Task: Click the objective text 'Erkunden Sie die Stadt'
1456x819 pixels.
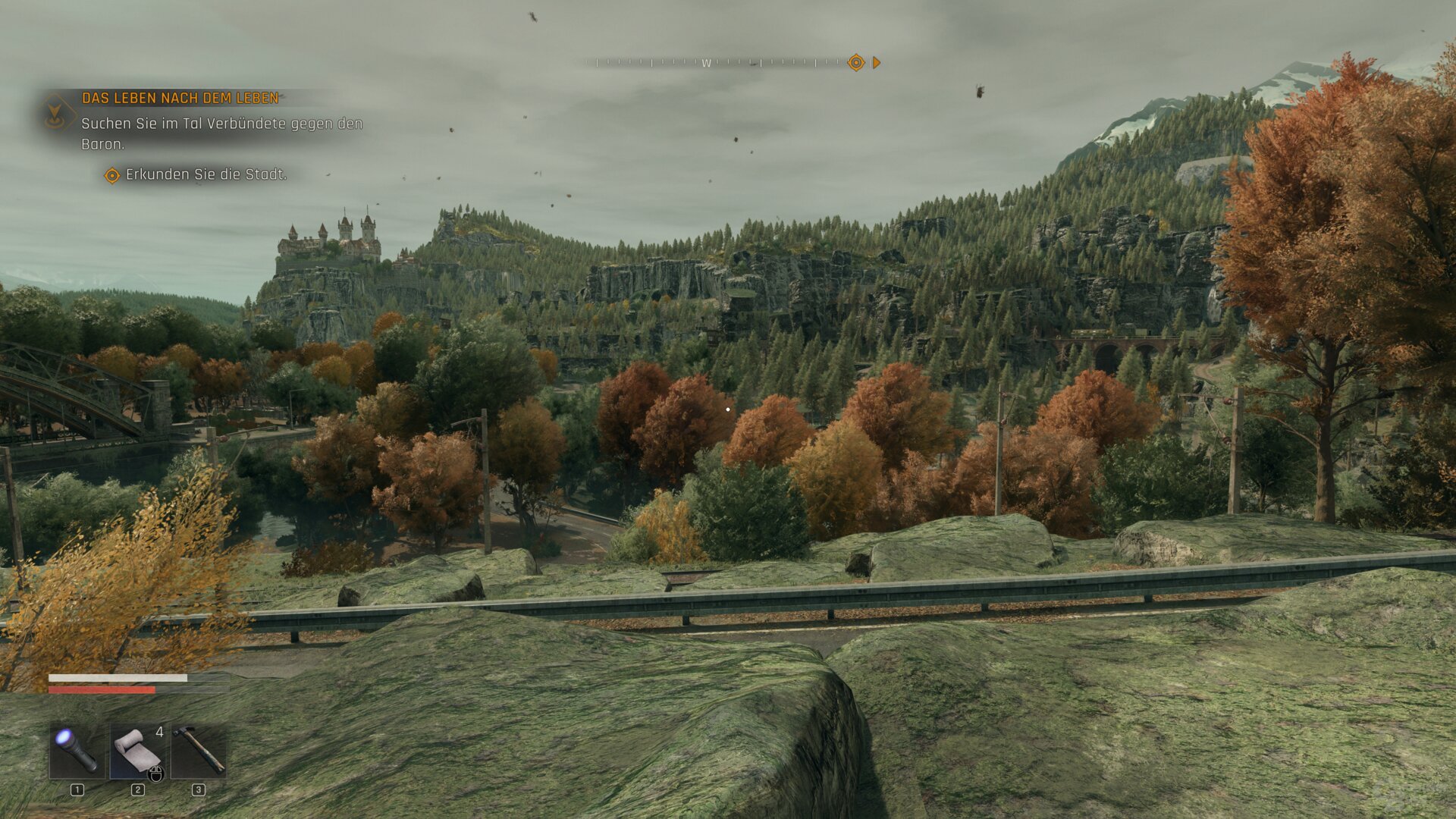Action: (205, 174)
